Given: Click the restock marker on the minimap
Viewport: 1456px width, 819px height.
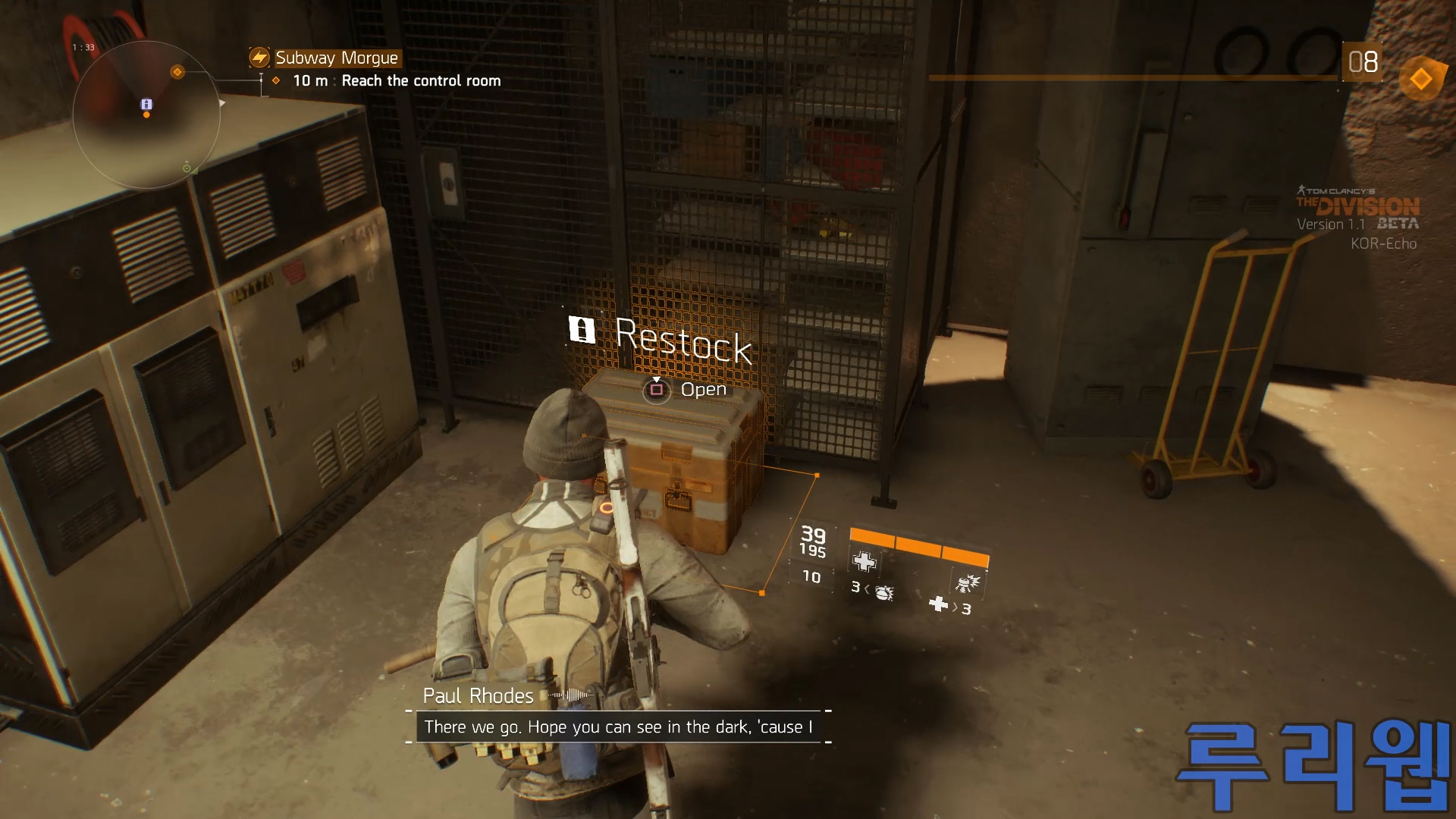Looking at the screenshot, I should pyautogui.click(x=146, y=104).
